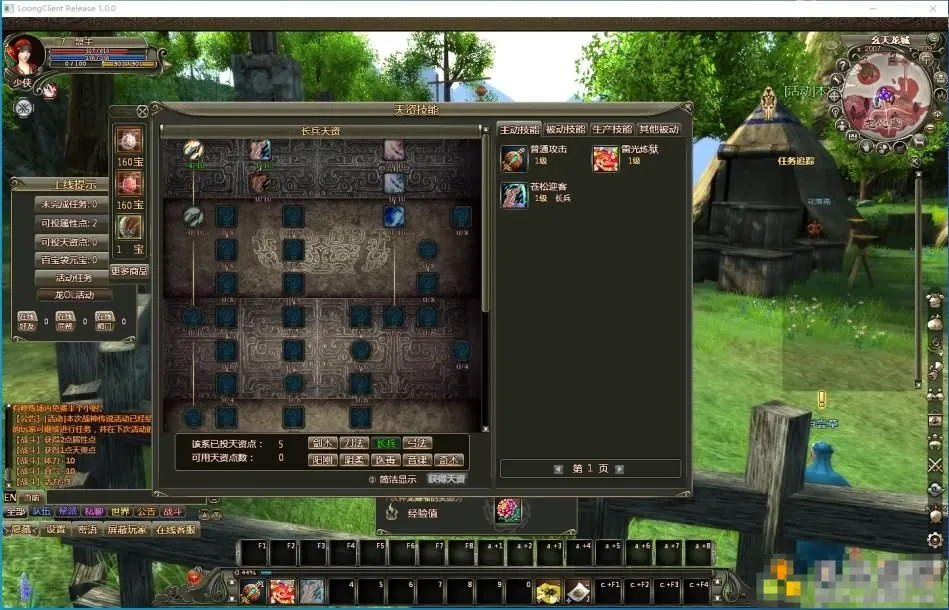Select the 其他被动 tab

pyautogui.click(x=659, y=129)
